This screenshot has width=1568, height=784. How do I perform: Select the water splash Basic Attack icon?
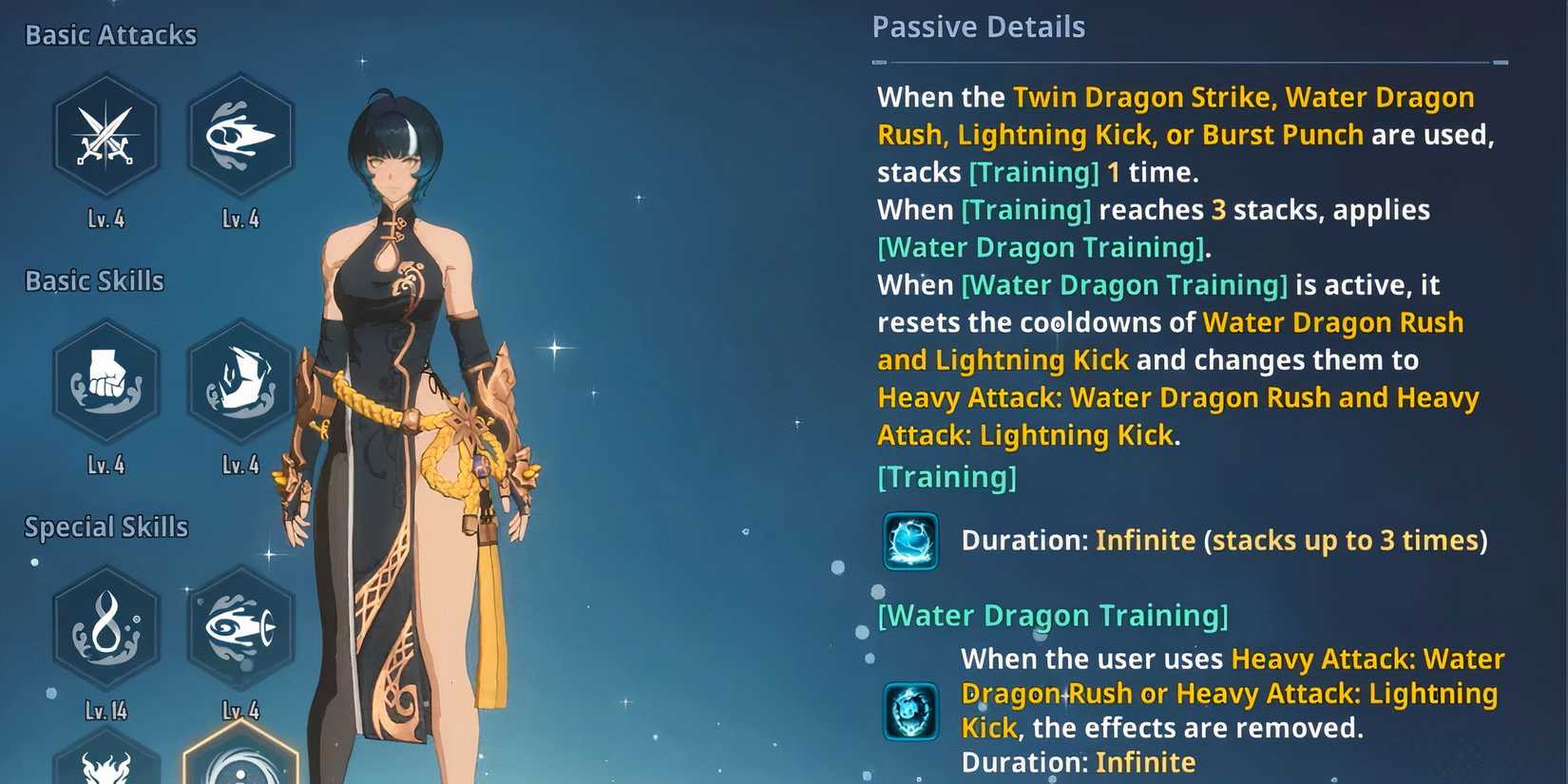(x=240, y=138)
